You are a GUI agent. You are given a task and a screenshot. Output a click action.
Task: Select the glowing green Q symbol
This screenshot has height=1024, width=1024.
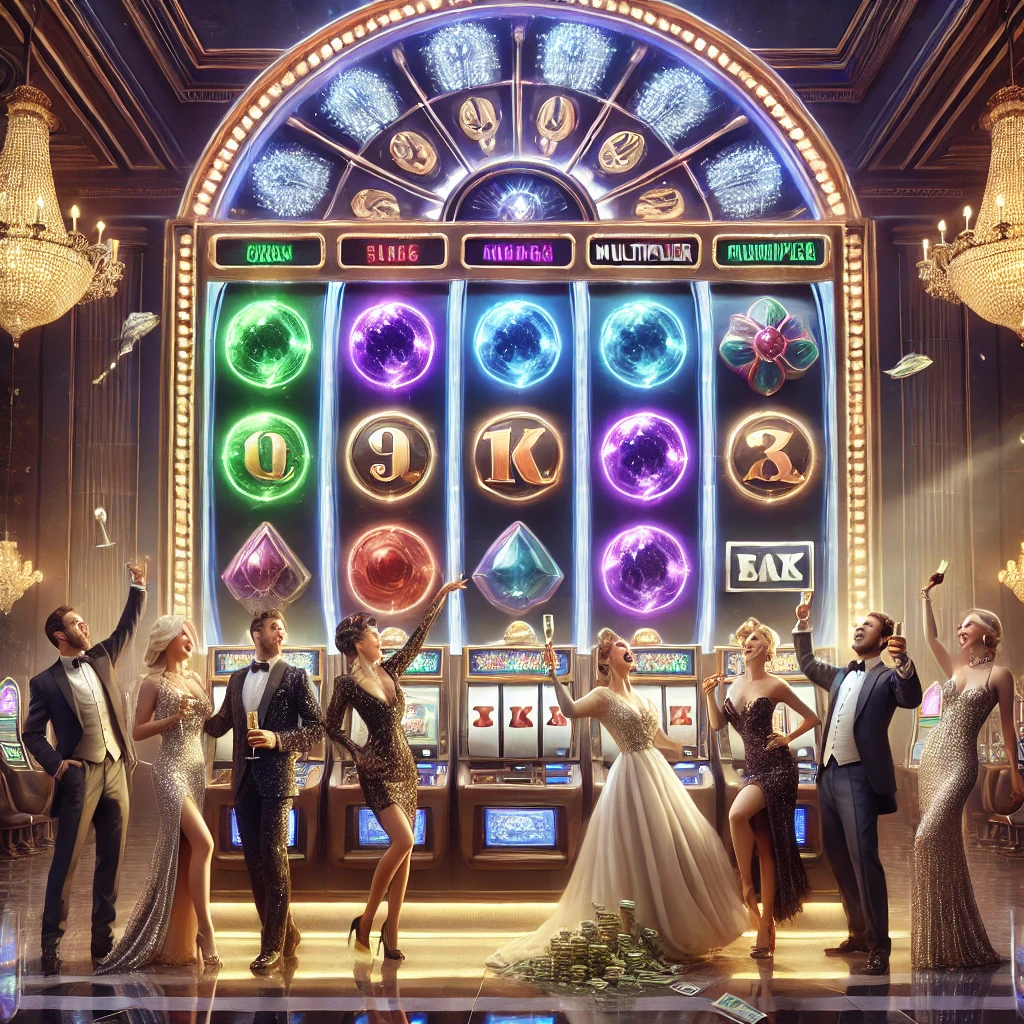[266, 456]
